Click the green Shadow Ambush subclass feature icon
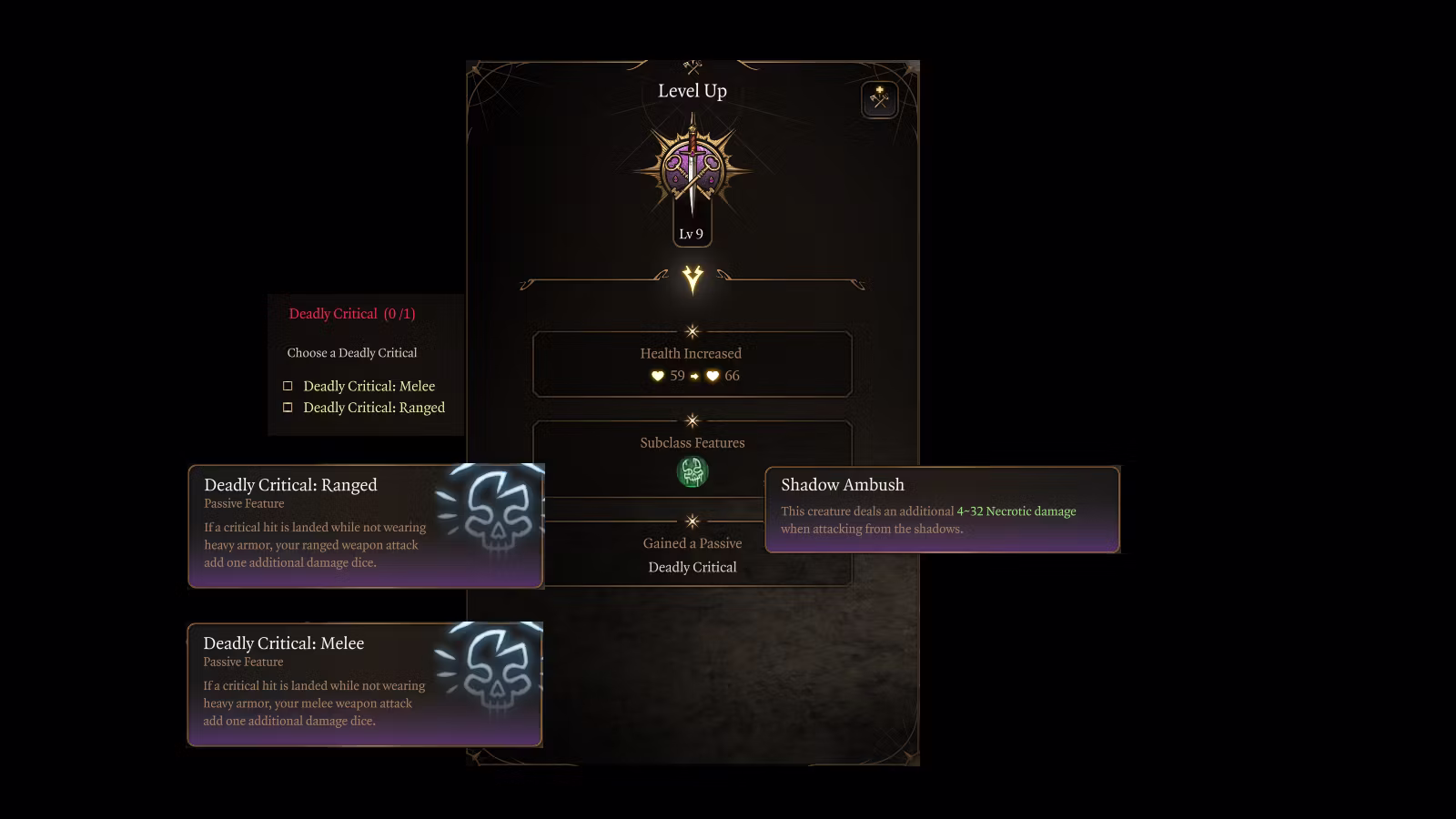Viewport: 1456px width, 819px height. coord(693,471)
